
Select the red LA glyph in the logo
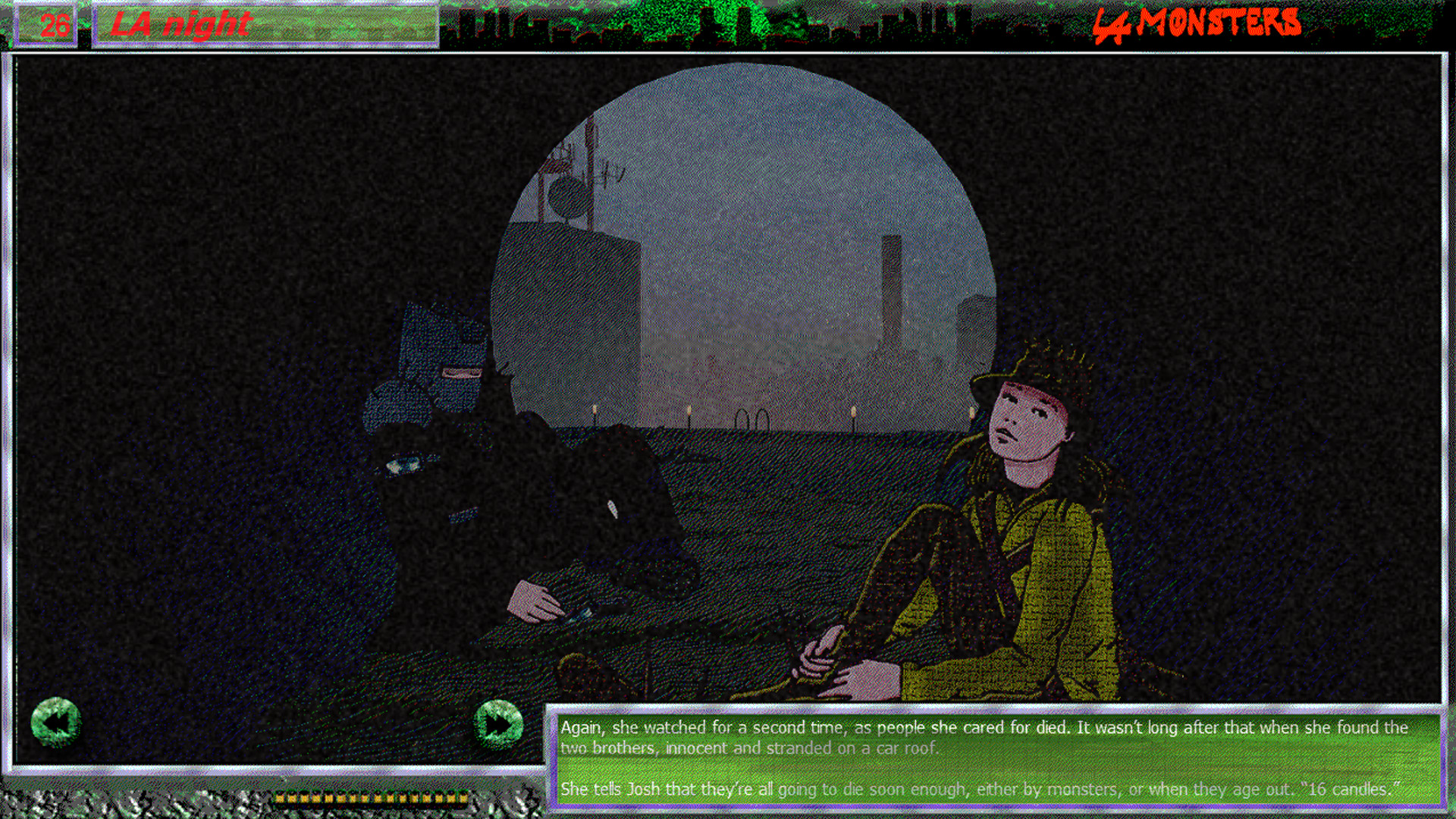(1109, 24)
